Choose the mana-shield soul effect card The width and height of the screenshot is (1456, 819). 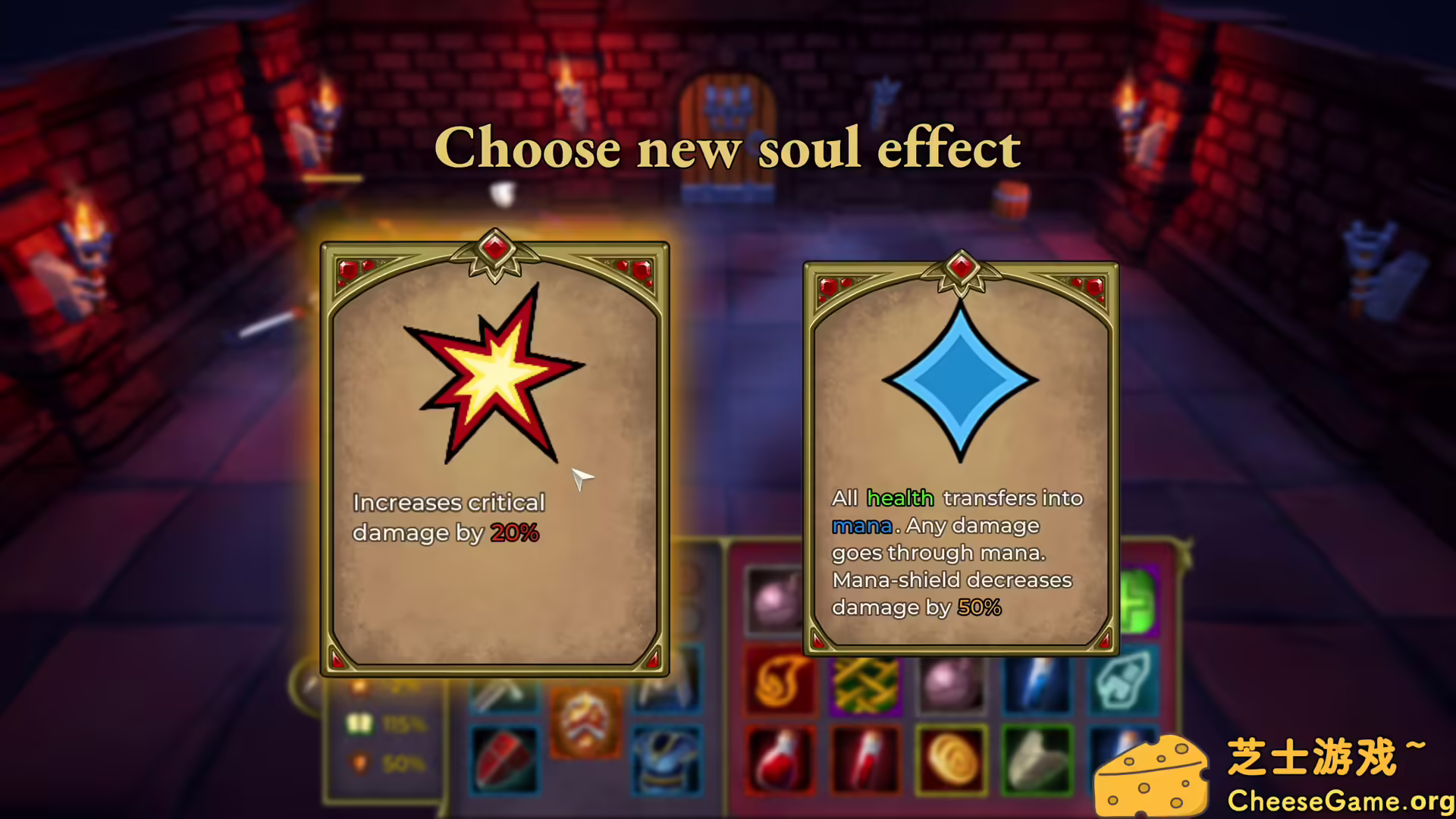(960, 455)
